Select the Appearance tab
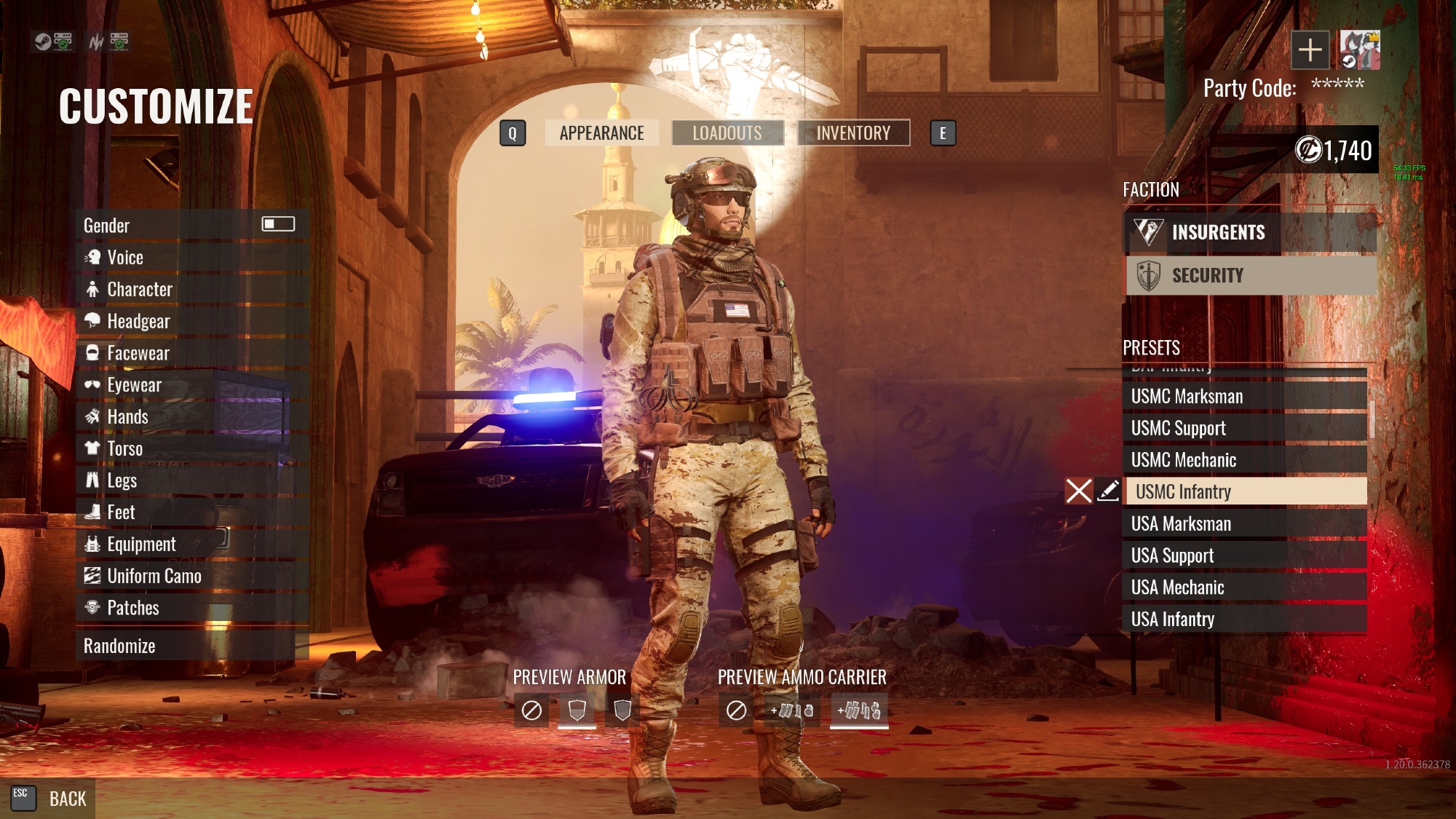1456x819 pixels. [601, 133]
